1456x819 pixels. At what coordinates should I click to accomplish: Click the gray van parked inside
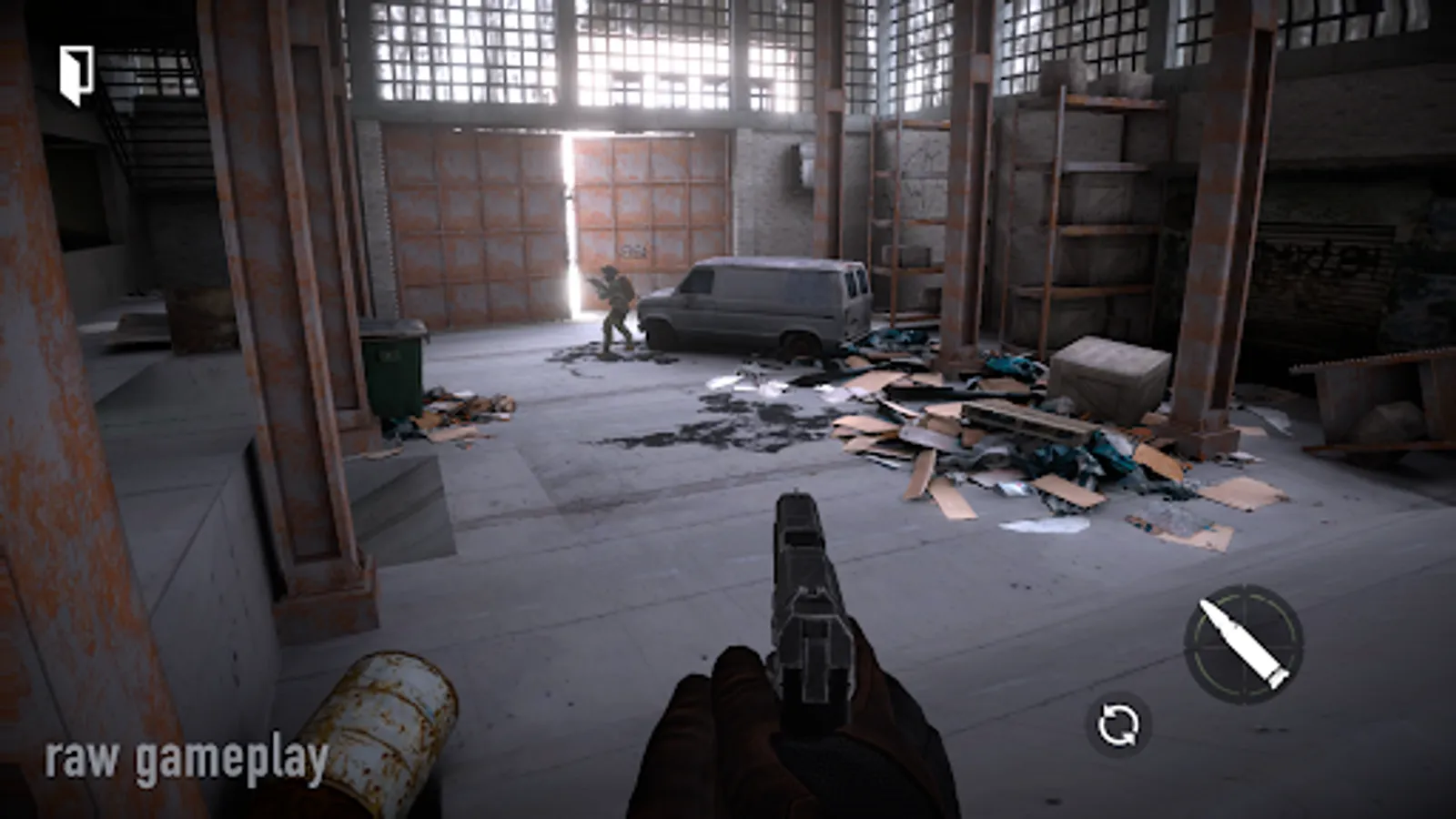pos(764,300)
